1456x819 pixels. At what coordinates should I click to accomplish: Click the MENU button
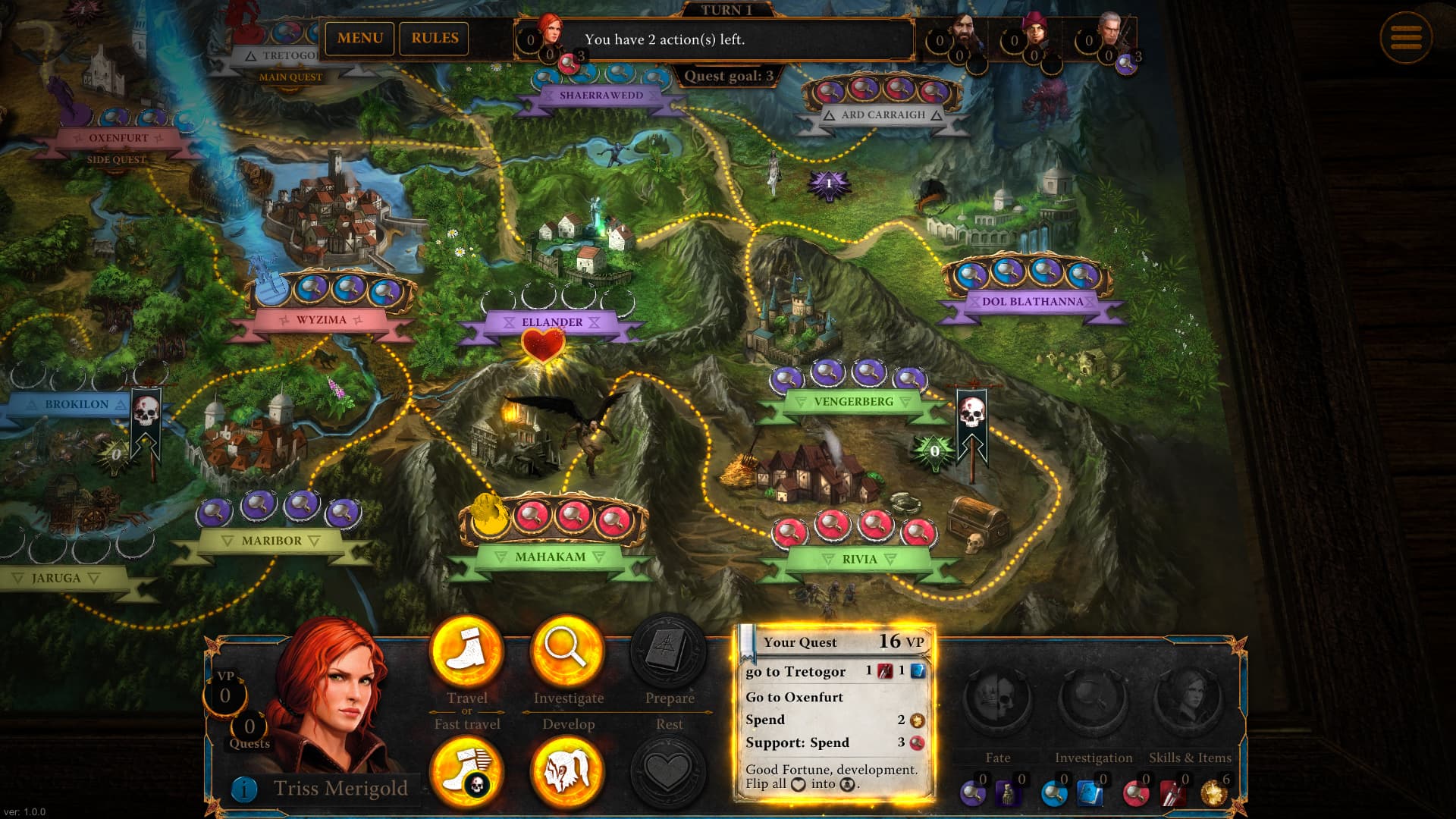pos(359,38)
